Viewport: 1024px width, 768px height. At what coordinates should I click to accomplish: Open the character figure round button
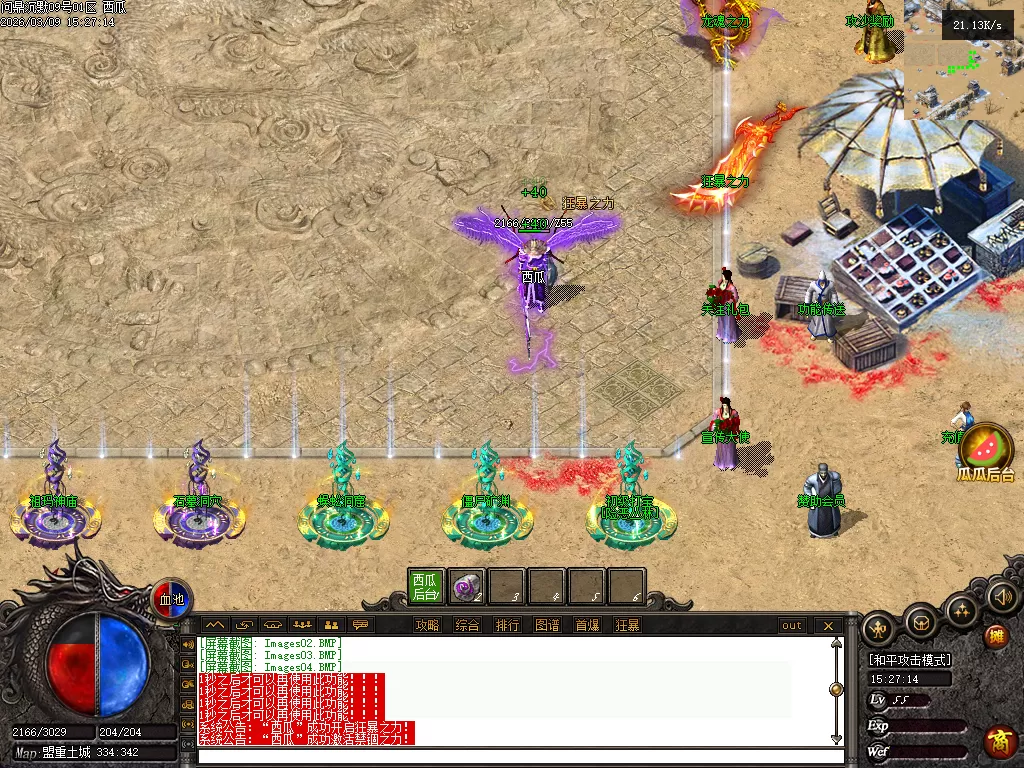[x=879, y=628]
